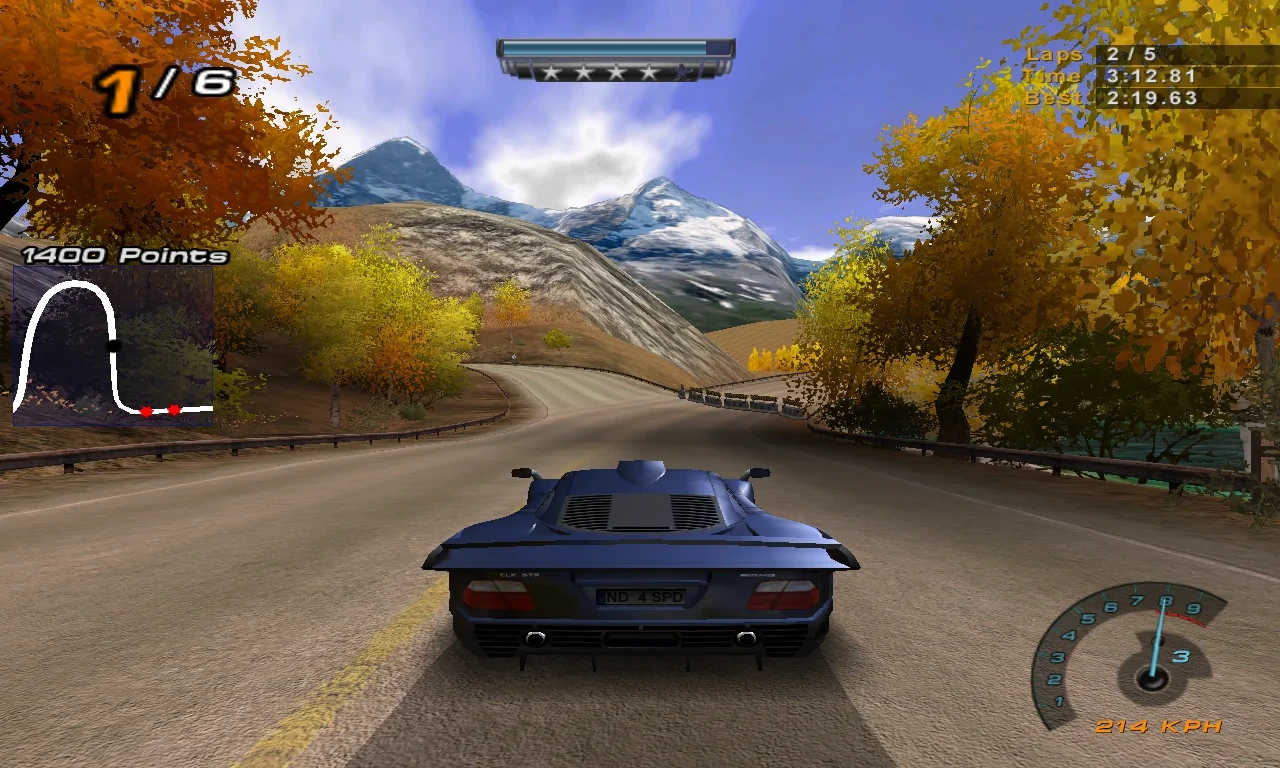Click the black player marker on the minimap
The height and width of the screenshot is (768, 1280).
pos(113,345)
